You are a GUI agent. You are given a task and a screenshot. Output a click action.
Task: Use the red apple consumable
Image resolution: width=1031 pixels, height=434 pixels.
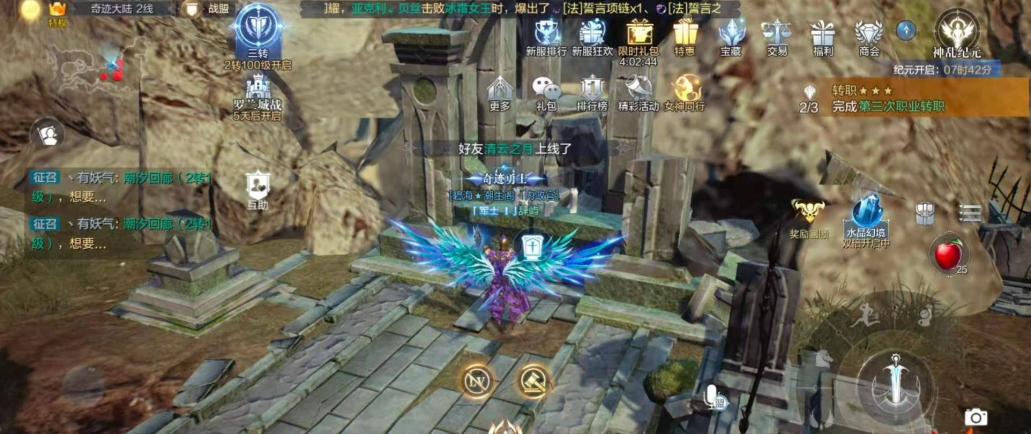tap(947, 255)
